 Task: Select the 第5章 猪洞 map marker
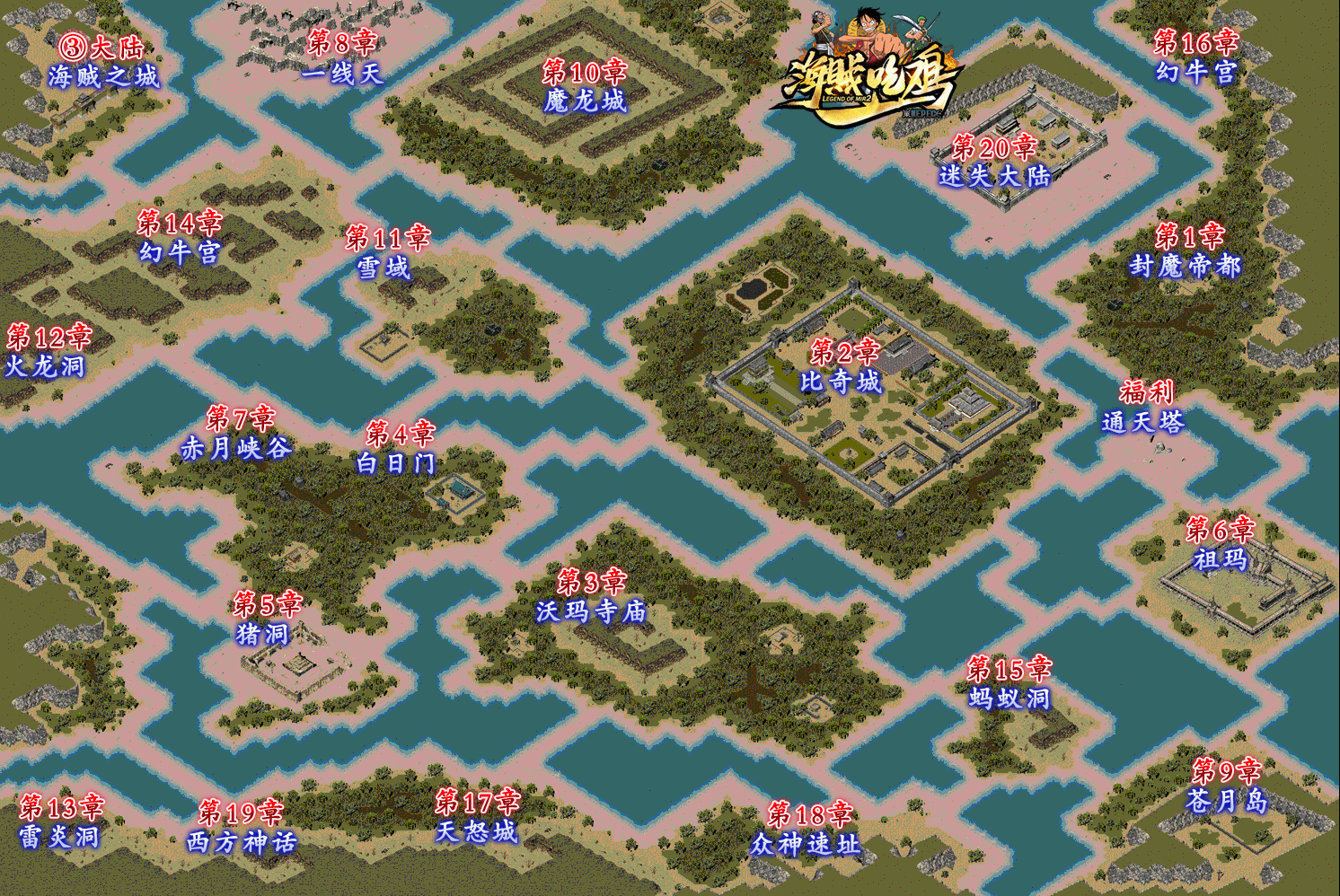point(266,619)
